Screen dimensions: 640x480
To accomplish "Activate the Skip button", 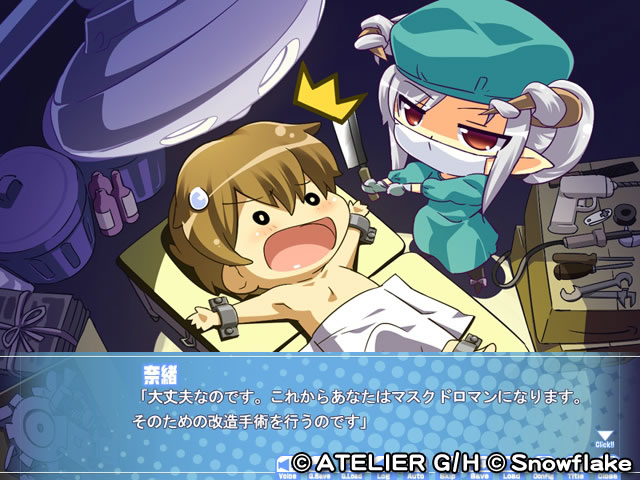I will 447,474.
